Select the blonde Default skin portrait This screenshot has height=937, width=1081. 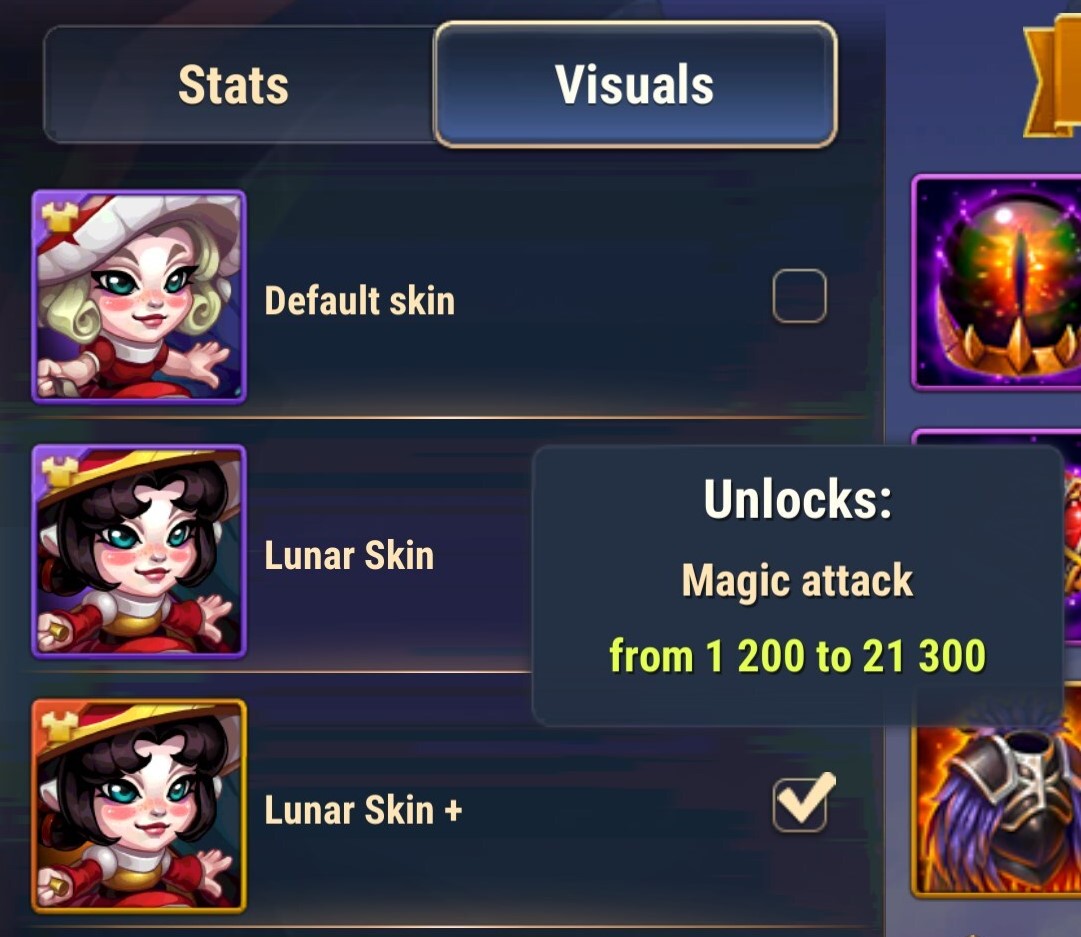[139, 297]
